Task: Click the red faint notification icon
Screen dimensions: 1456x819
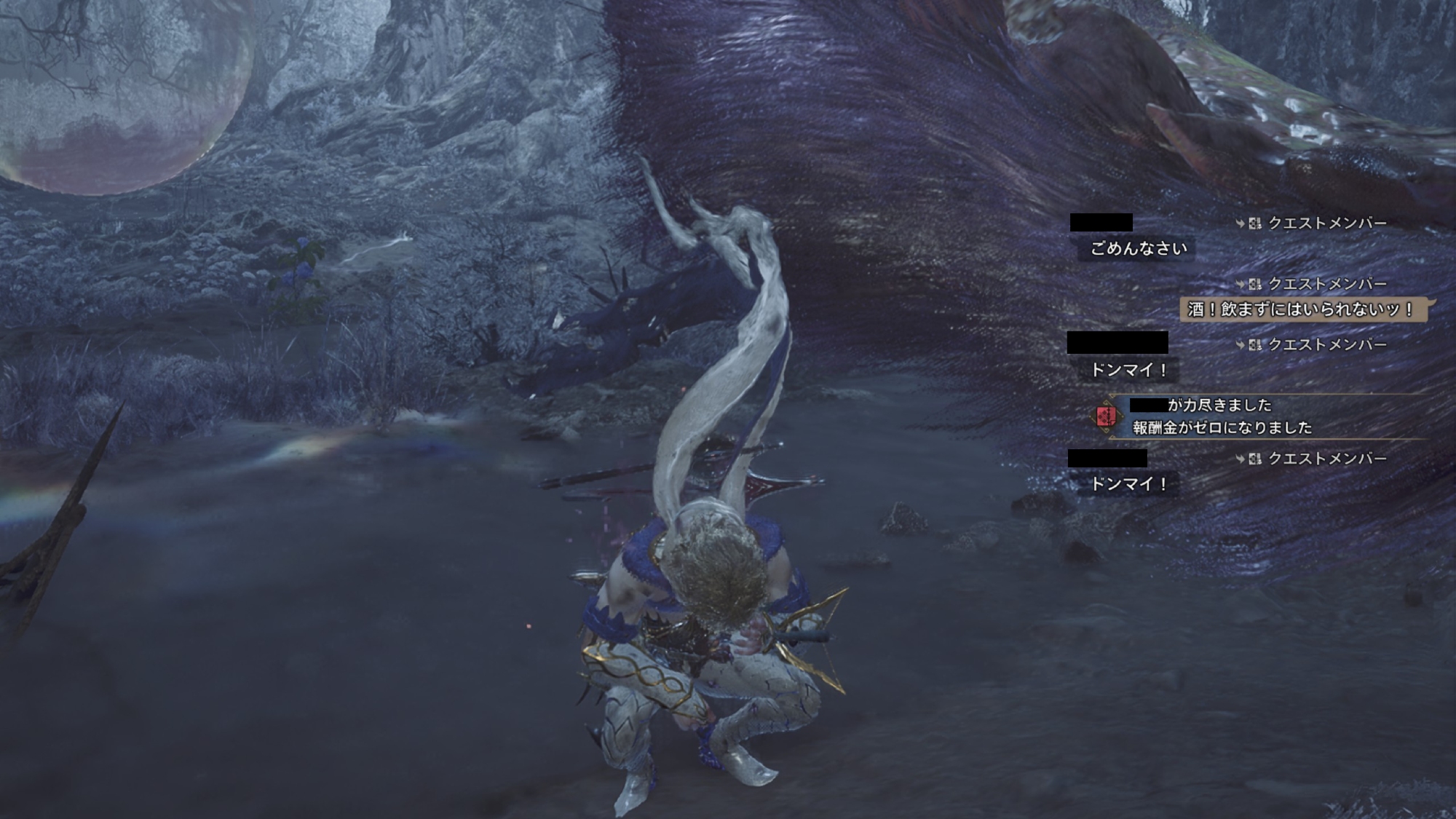Action: pyautogui.click(x=1106, y=416)
